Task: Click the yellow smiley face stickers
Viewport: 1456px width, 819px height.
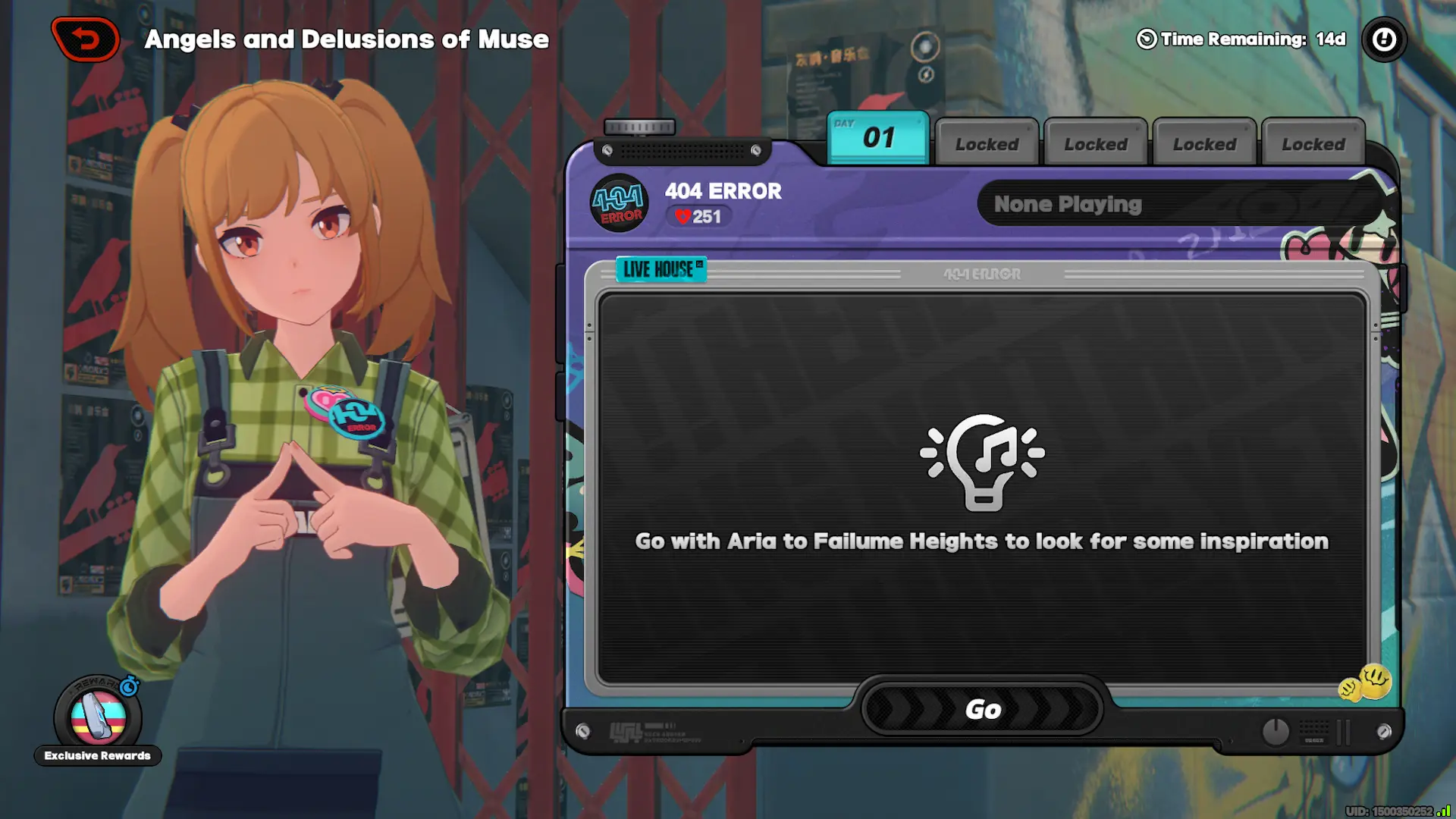Action: click(1366, 682)
